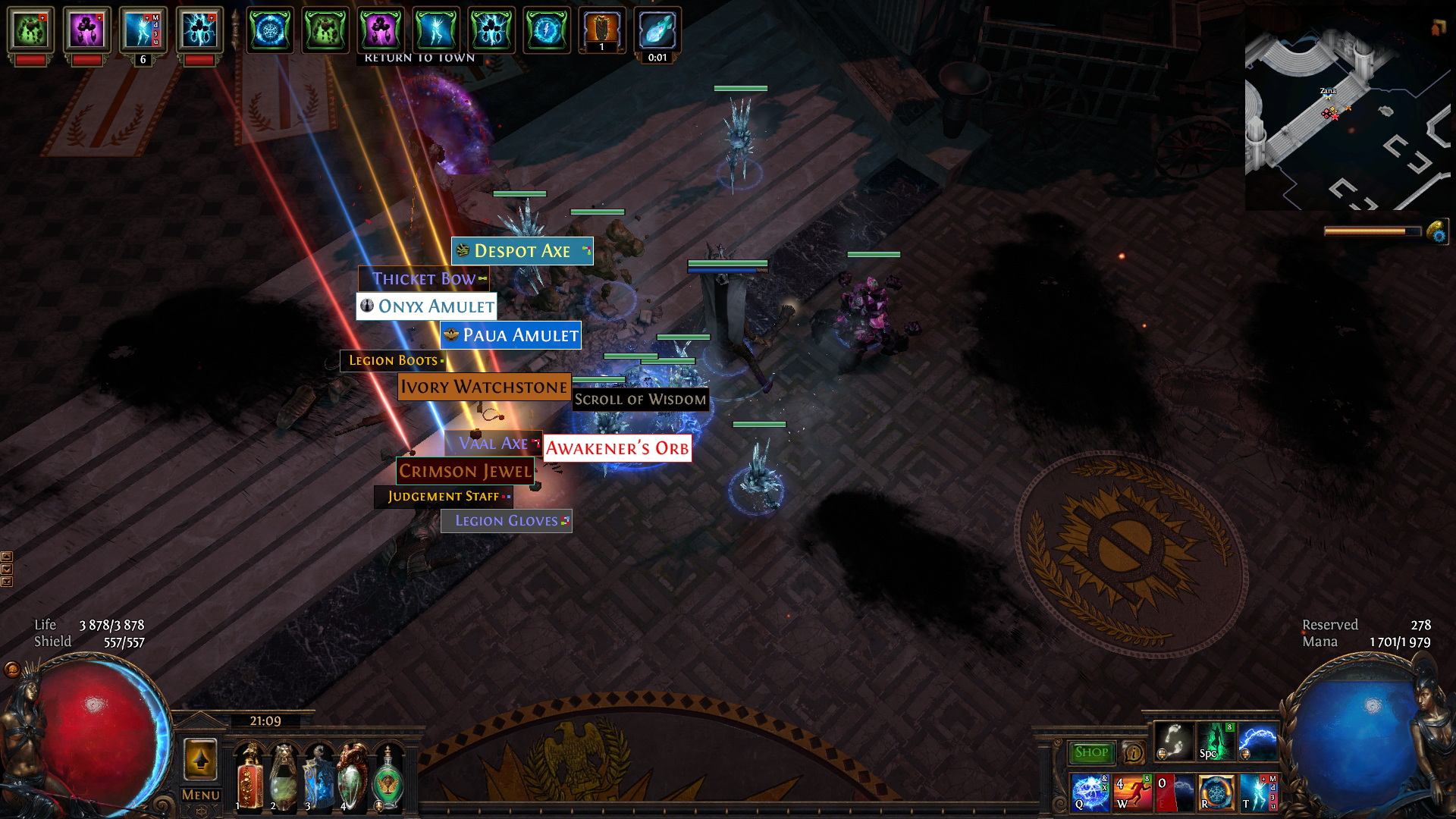Image resolution: width=1456 pixels, height=819 pixels.
Task: Open the green Shop button
Action: coord(1091,752)
